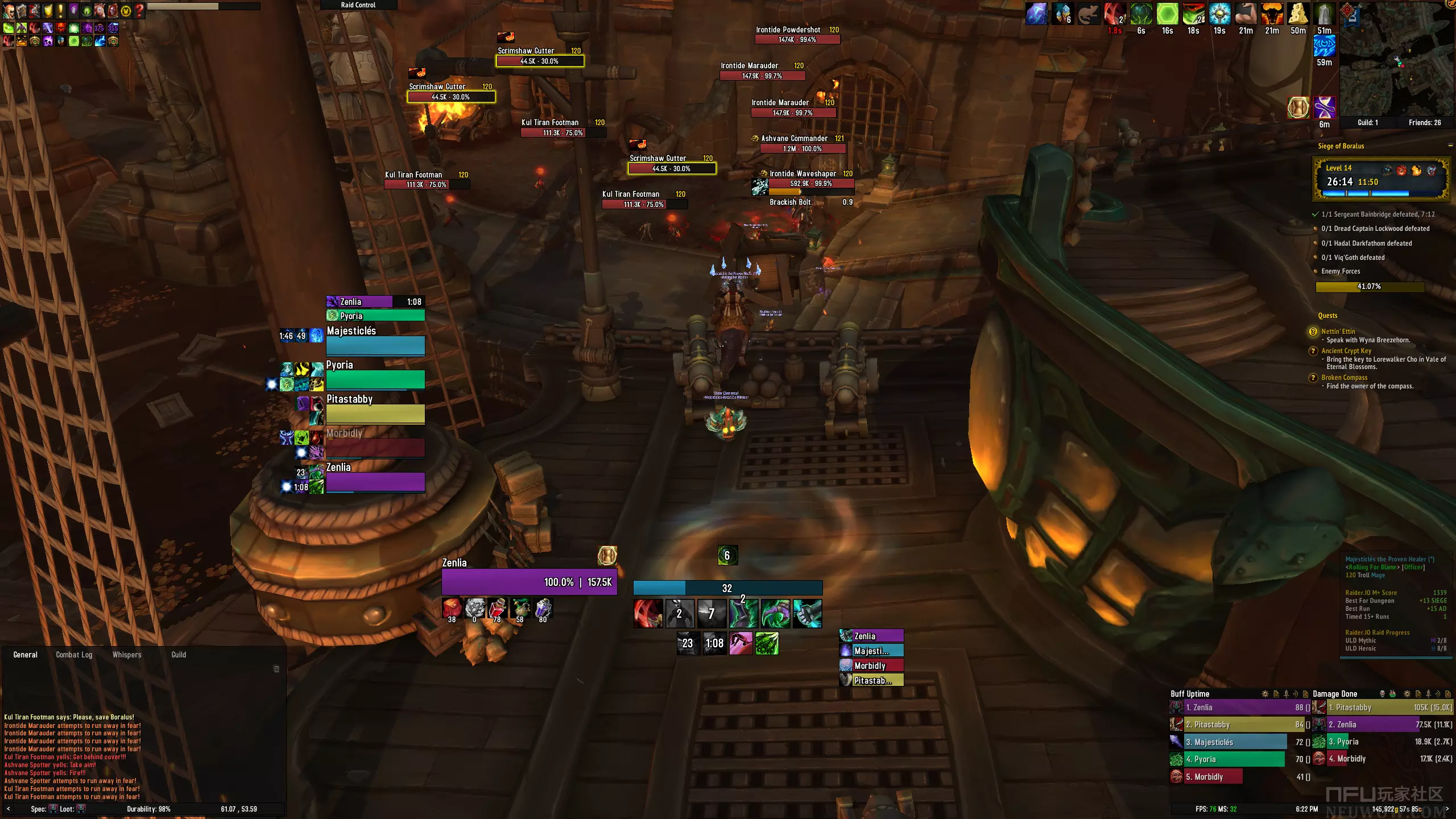Target the Irontide Powershot nameplate
This screenshot has width=1456, height=819.
(x=797, y=40)
